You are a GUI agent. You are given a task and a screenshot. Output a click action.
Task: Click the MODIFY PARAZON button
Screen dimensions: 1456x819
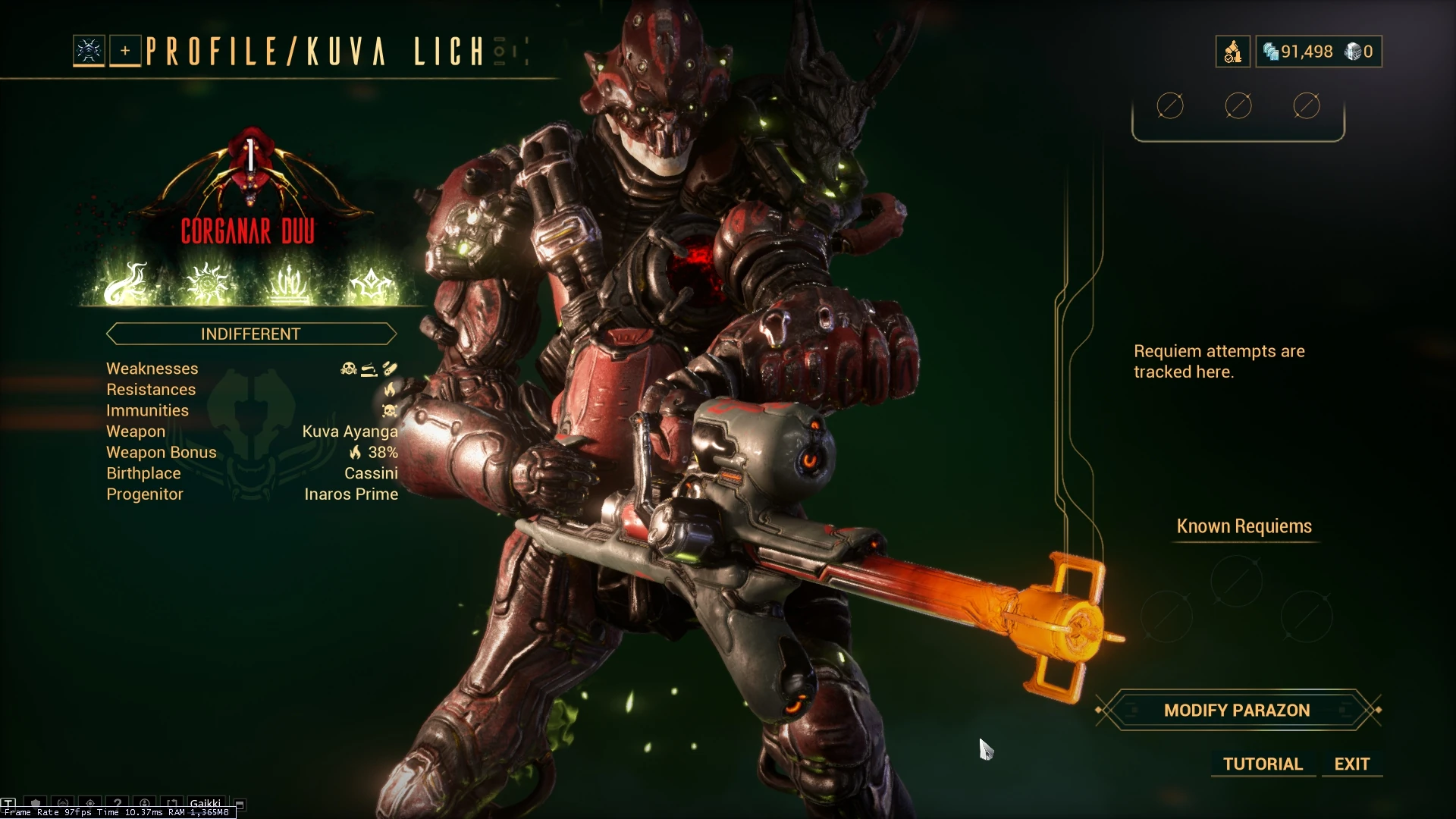(1235, 711)
